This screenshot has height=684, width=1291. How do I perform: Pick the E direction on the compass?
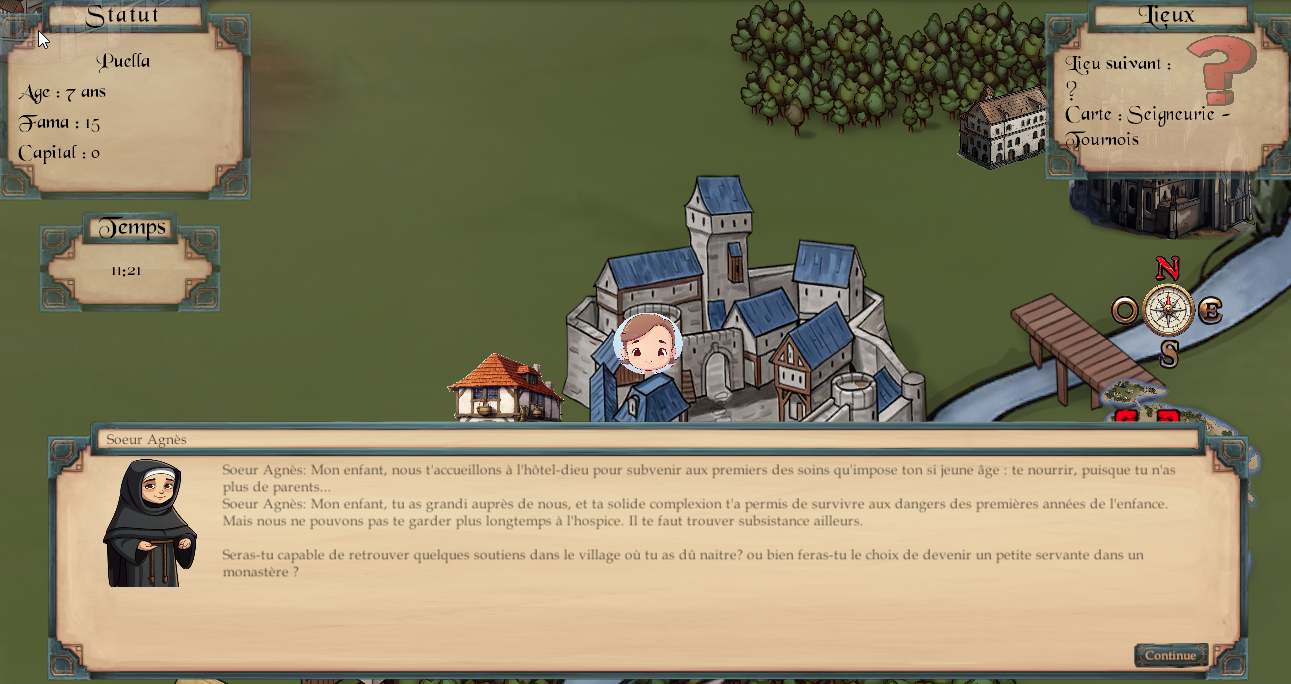(1210, 311)
